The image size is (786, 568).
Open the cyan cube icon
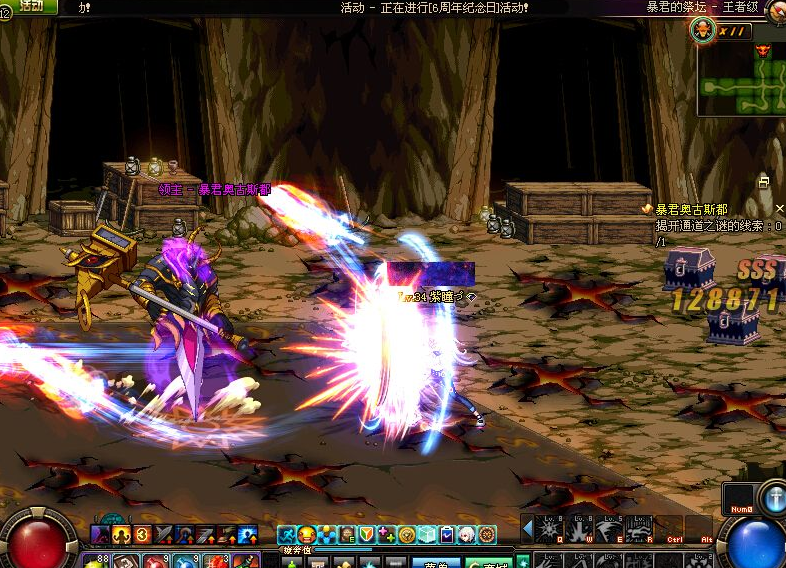tap(427, 535)
